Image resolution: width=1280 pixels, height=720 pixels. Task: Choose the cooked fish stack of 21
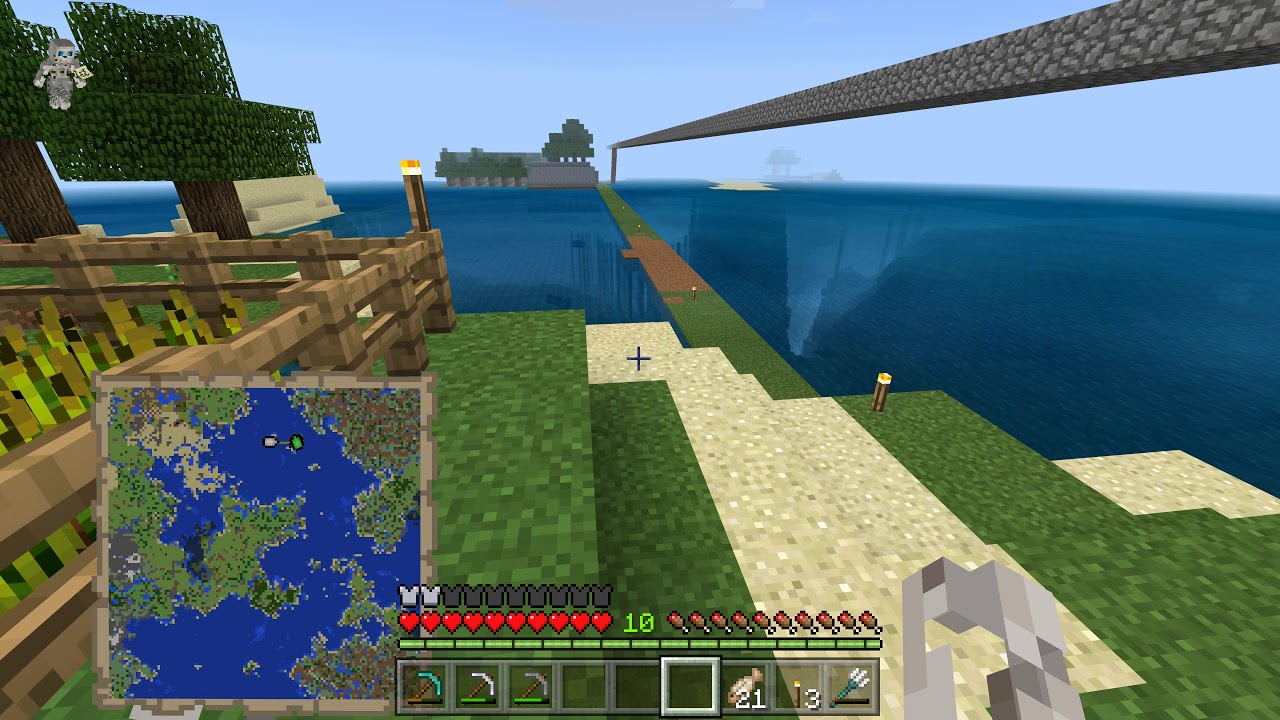pyautogui.click(x=745, y=686)
